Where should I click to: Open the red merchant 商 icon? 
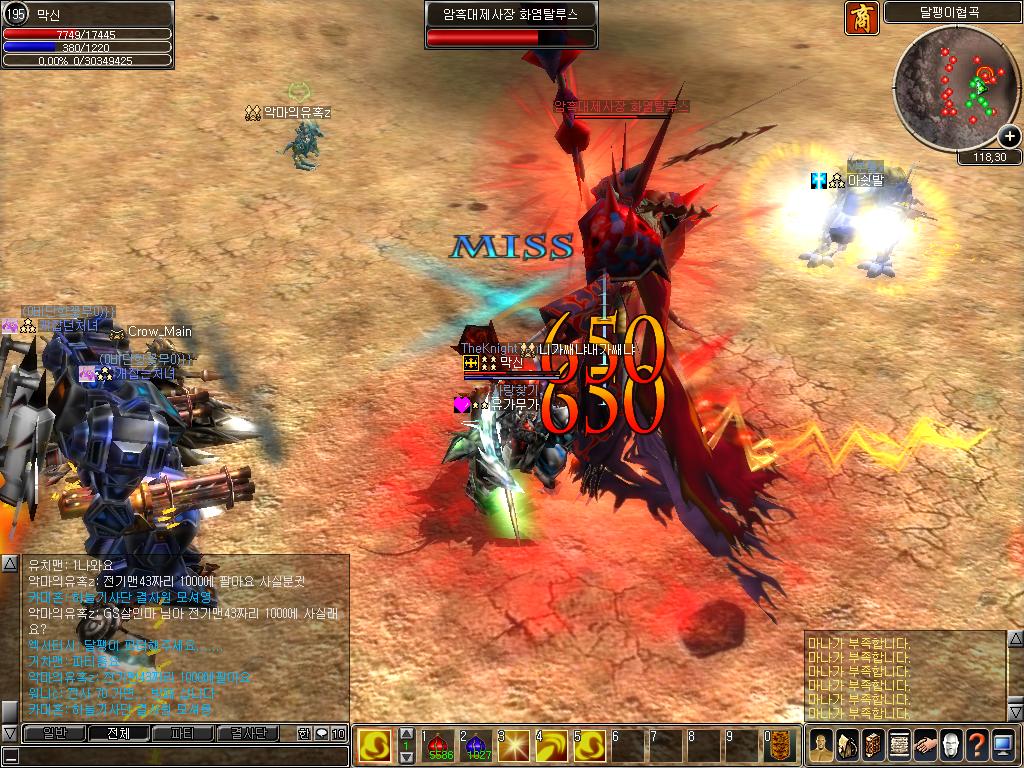(x=861, y=17)
